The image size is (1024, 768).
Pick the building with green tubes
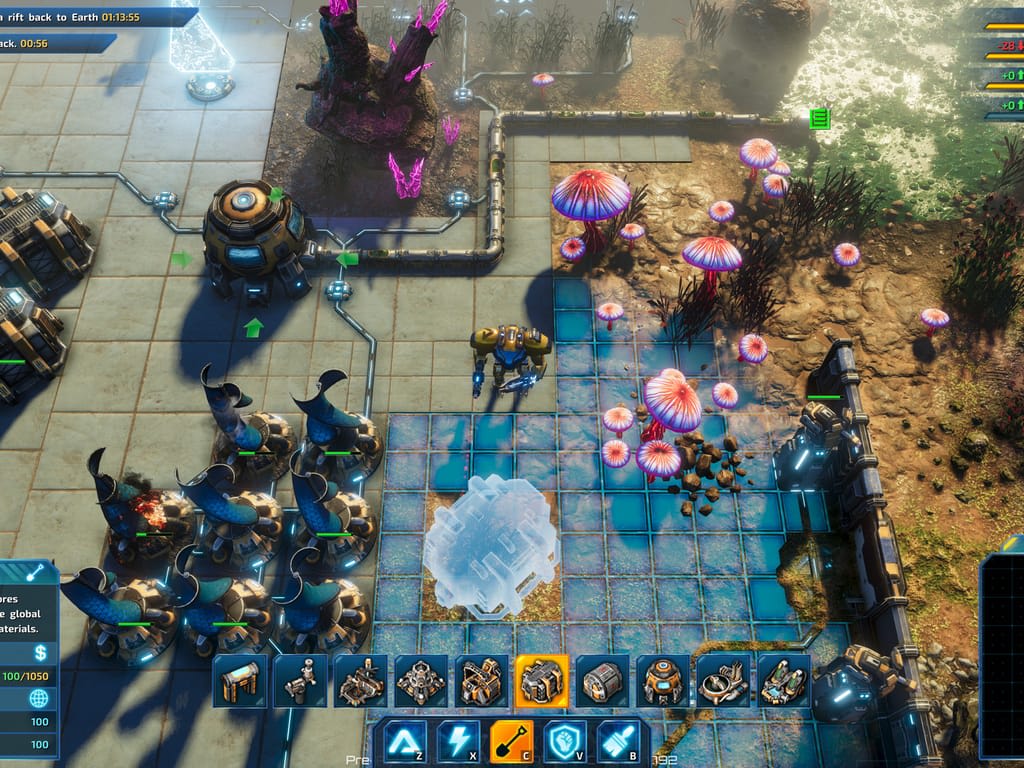784,681
